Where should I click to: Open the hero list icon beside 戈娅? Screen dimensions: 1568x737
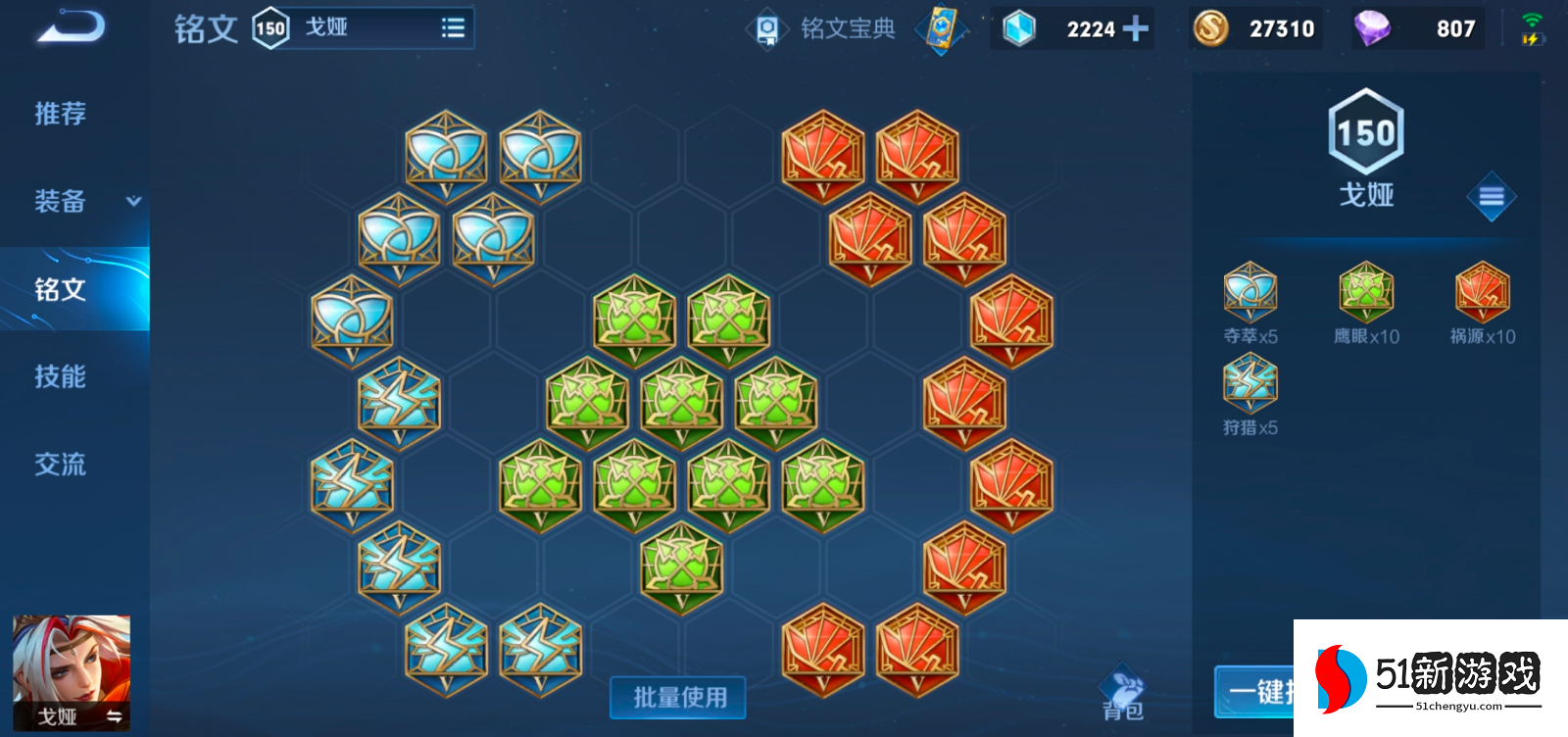tap(451, 27)
